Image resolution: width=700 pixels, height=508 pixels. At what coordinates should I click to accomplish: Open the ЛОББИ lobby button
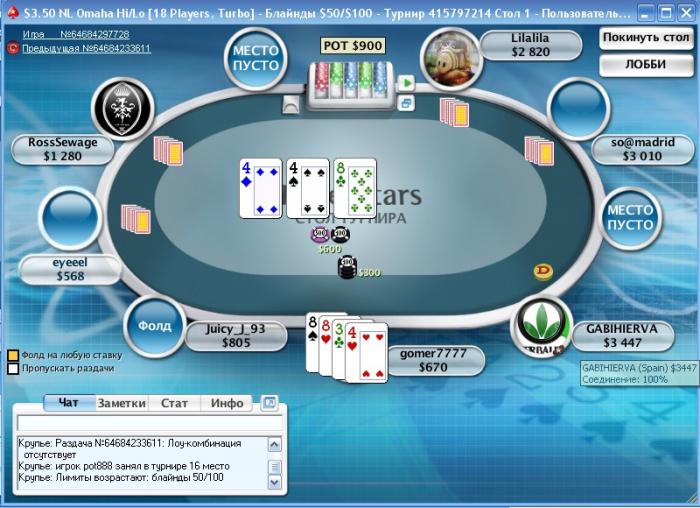[x=646, y=65]
